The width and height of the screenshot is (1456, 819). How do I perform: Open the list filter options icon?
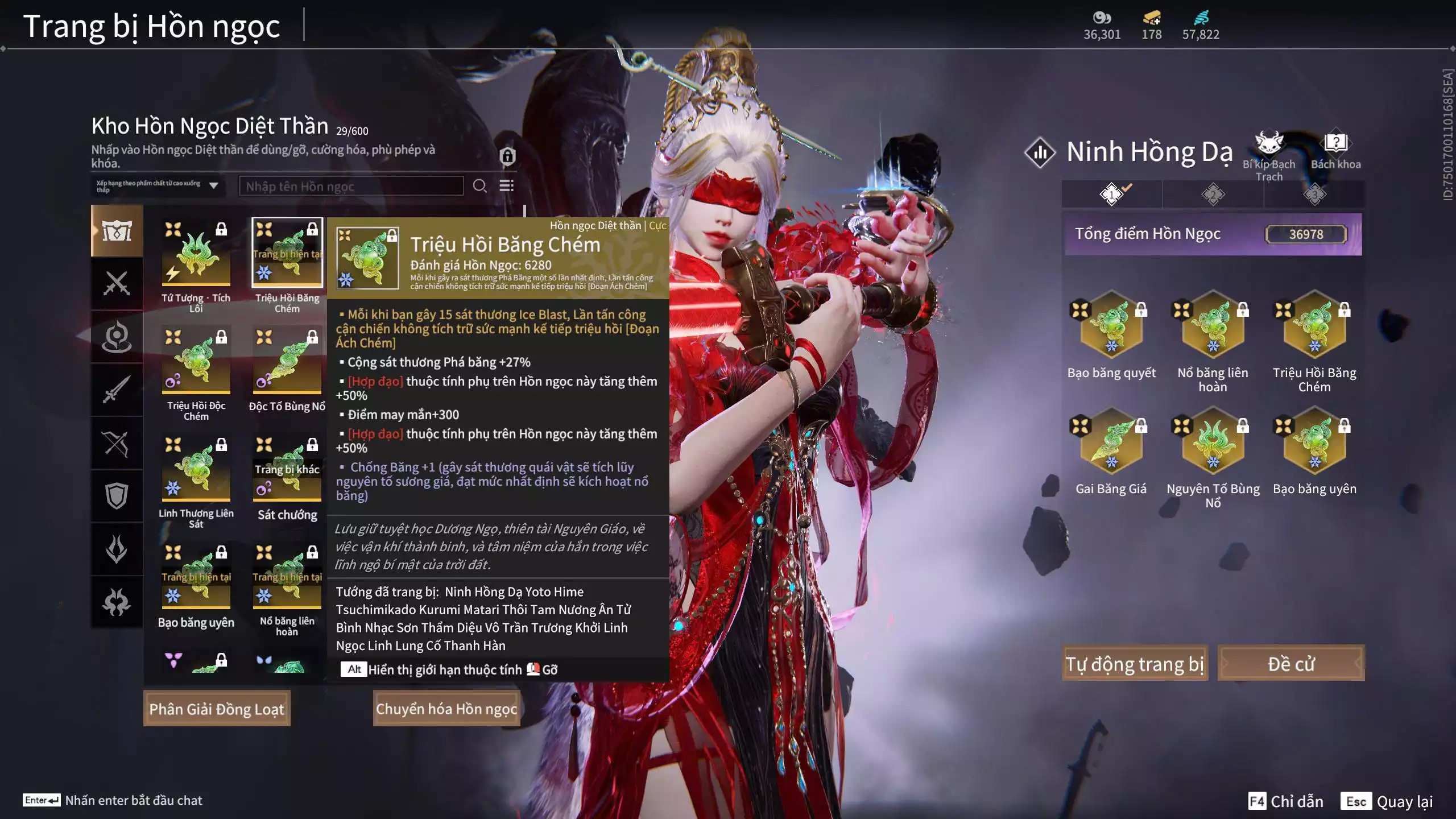pyautogui.click(x=506, y=186)
